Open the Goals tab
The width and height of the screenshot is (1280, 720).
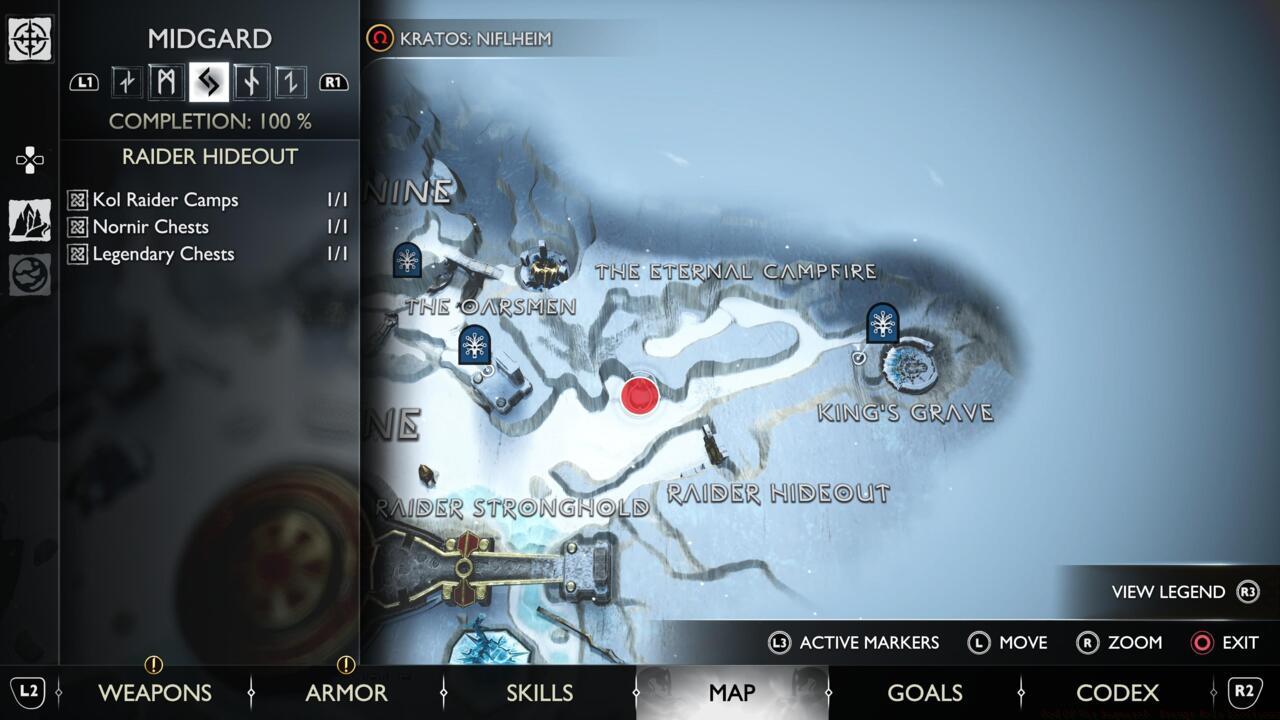point(924,692)
